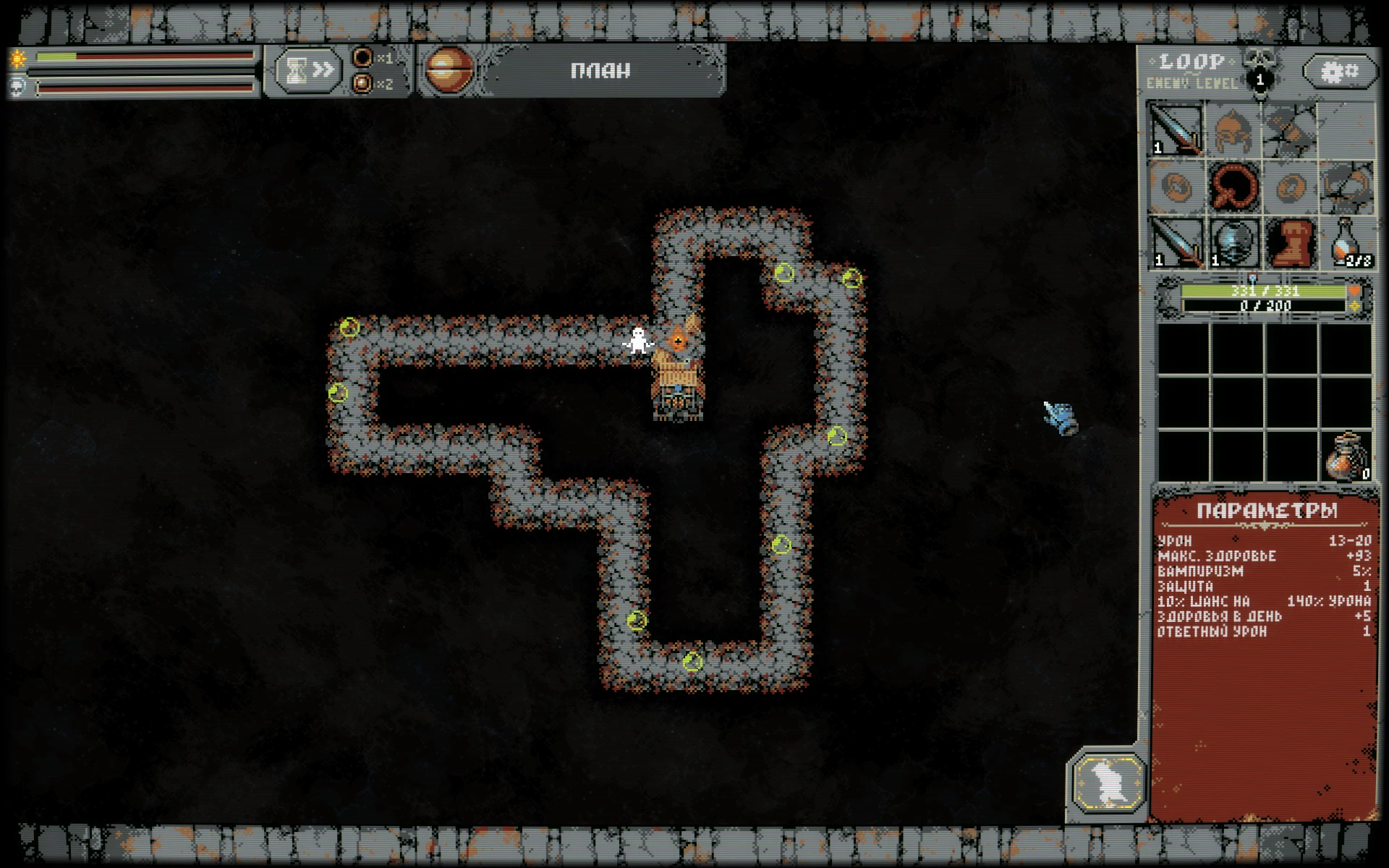Open the resource bag in the inventory
Screen dimensions: 1389x868
tap(1347, 456)
